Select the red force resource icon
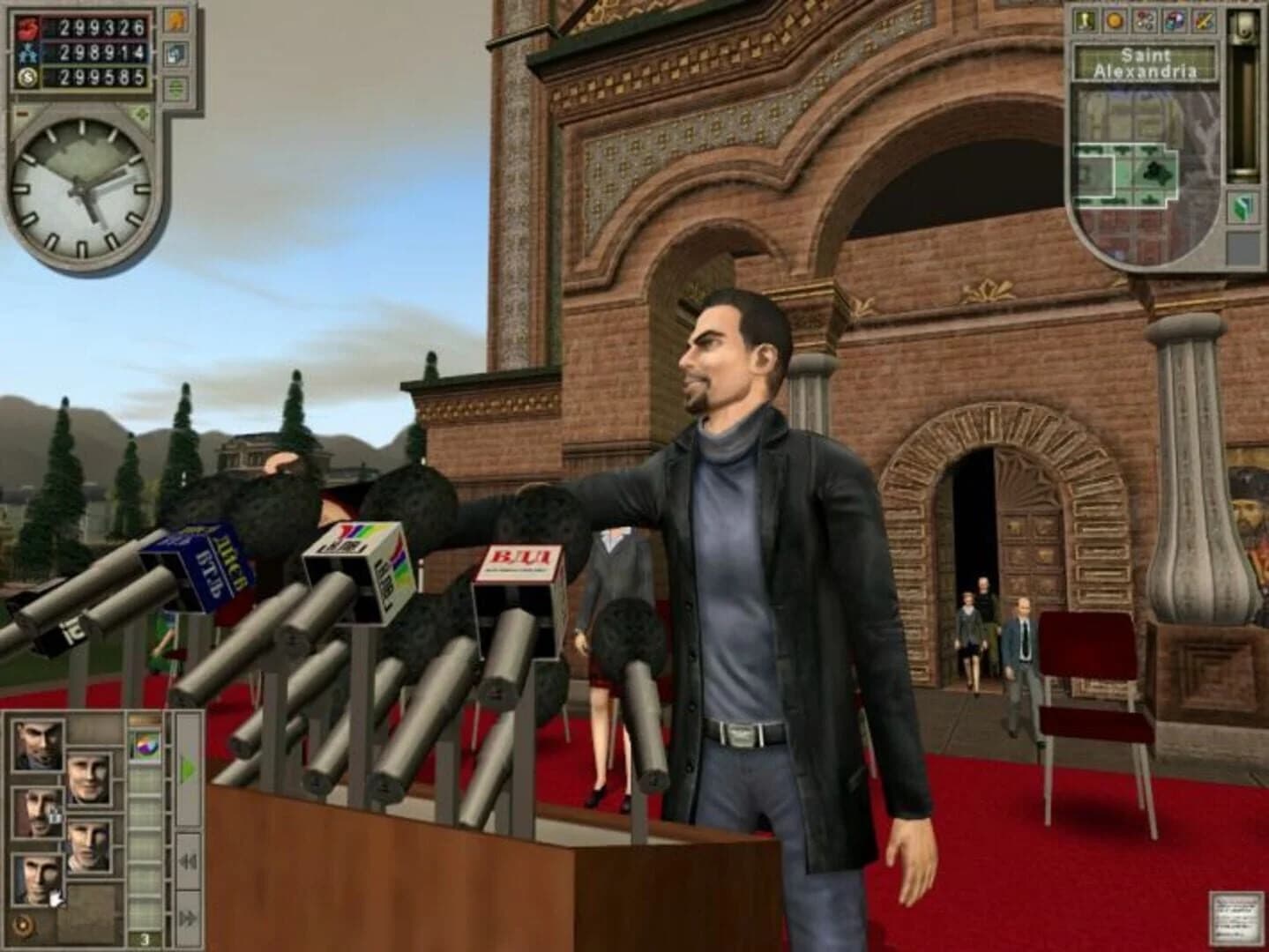The height and width of the screenshot is (952, 1269). pyautogui.click(x=27, y=27)
